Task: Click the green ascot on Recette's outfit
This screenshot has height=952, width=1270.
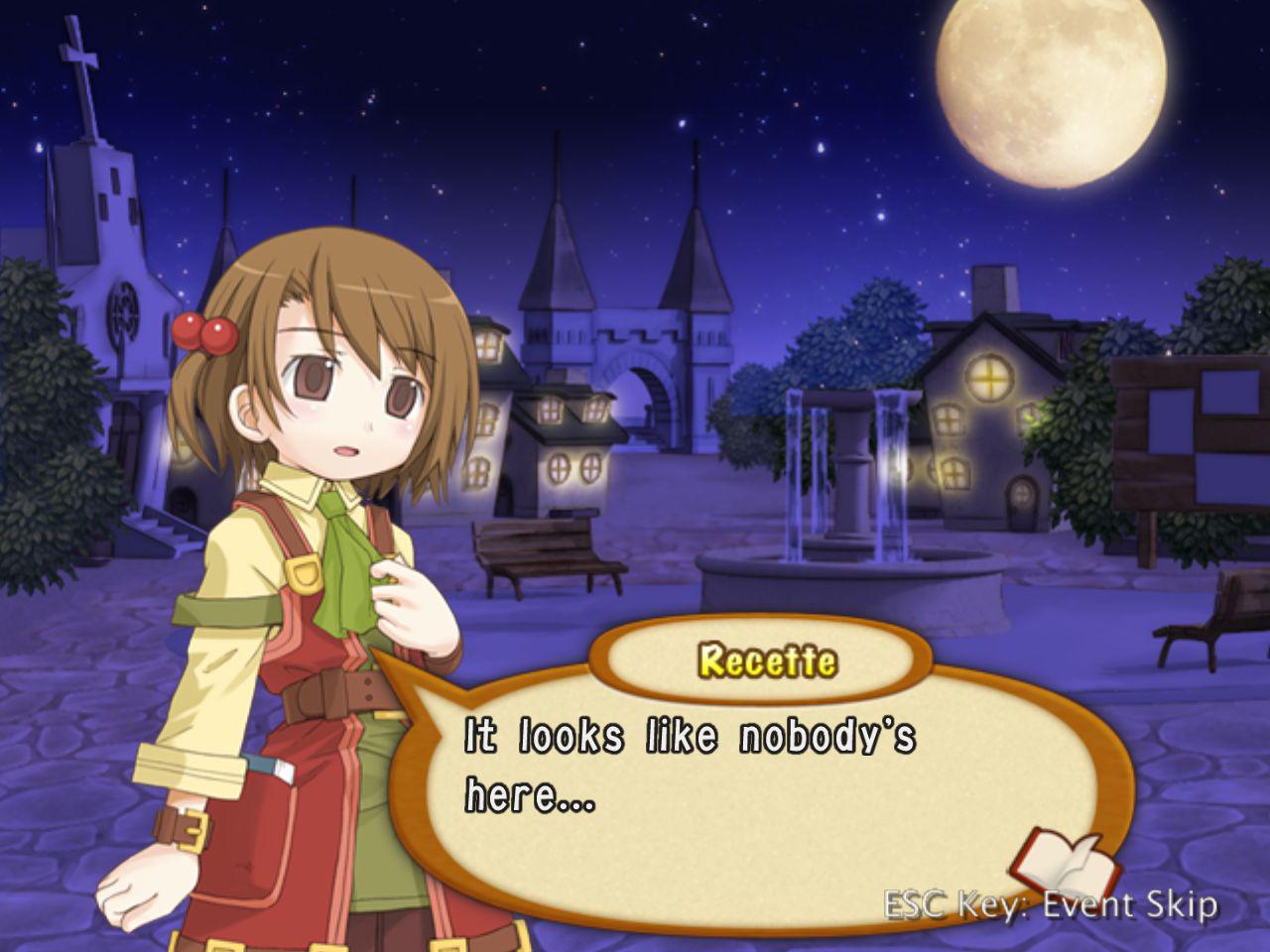Action: coord(342,555)
